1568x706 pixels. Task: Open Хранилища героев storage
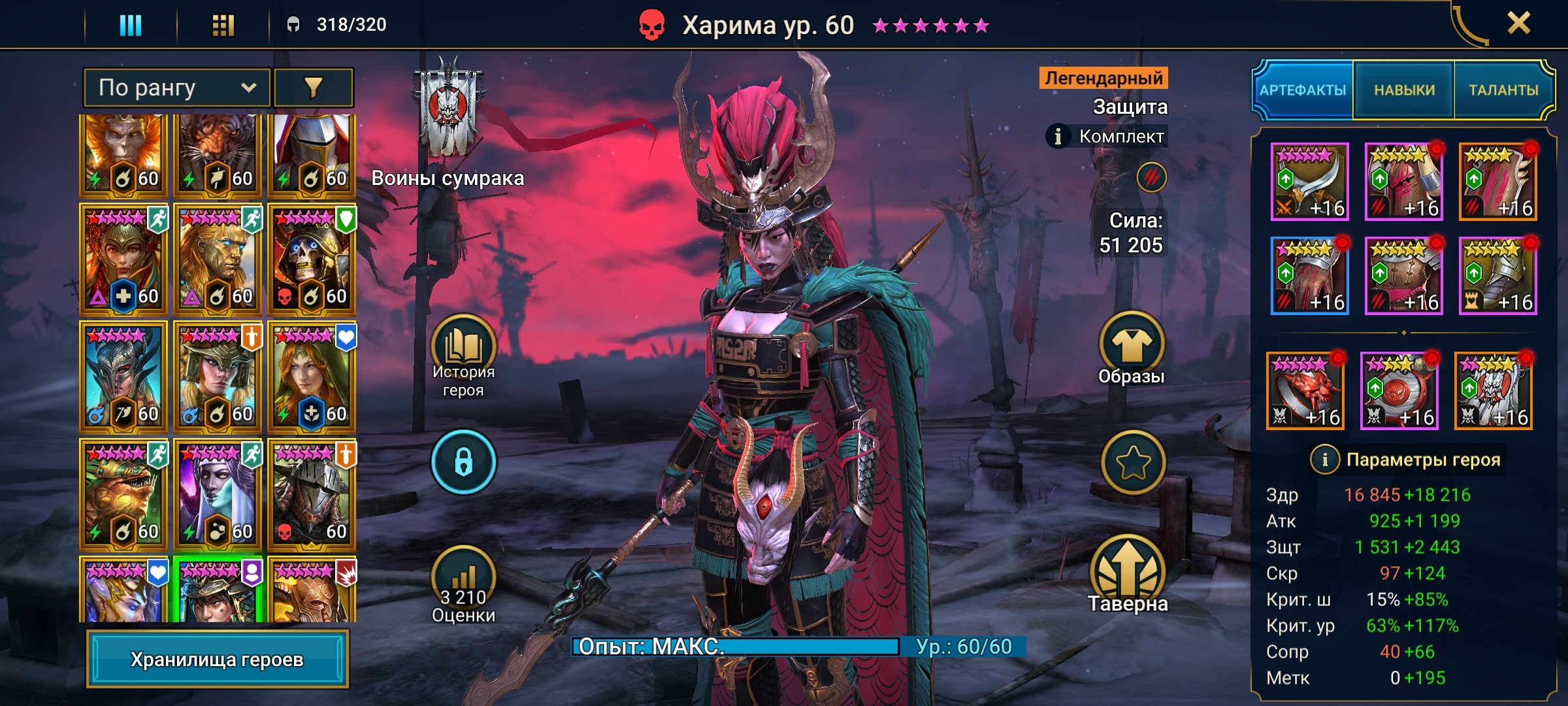(x=217, y=660)
